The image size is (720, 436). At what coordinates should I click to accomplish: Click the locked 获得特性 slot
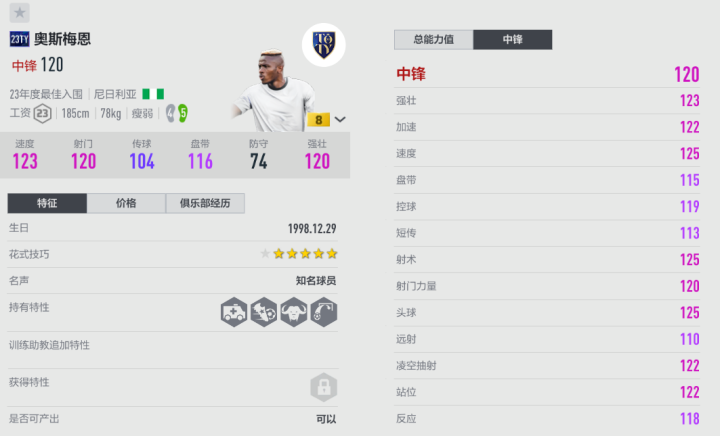tap(323, 385)
